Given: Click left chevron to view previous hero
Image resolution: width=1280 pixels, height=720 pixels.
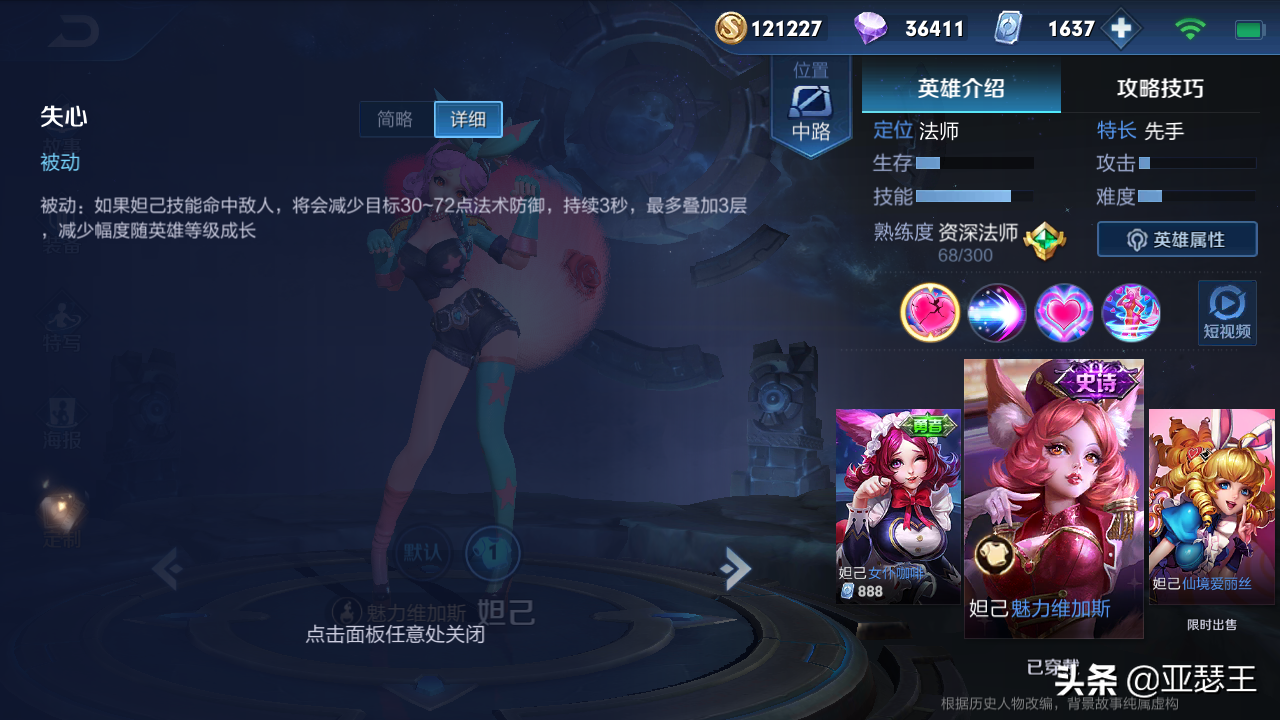Looking at the screenshot, I should coord(168,568).
